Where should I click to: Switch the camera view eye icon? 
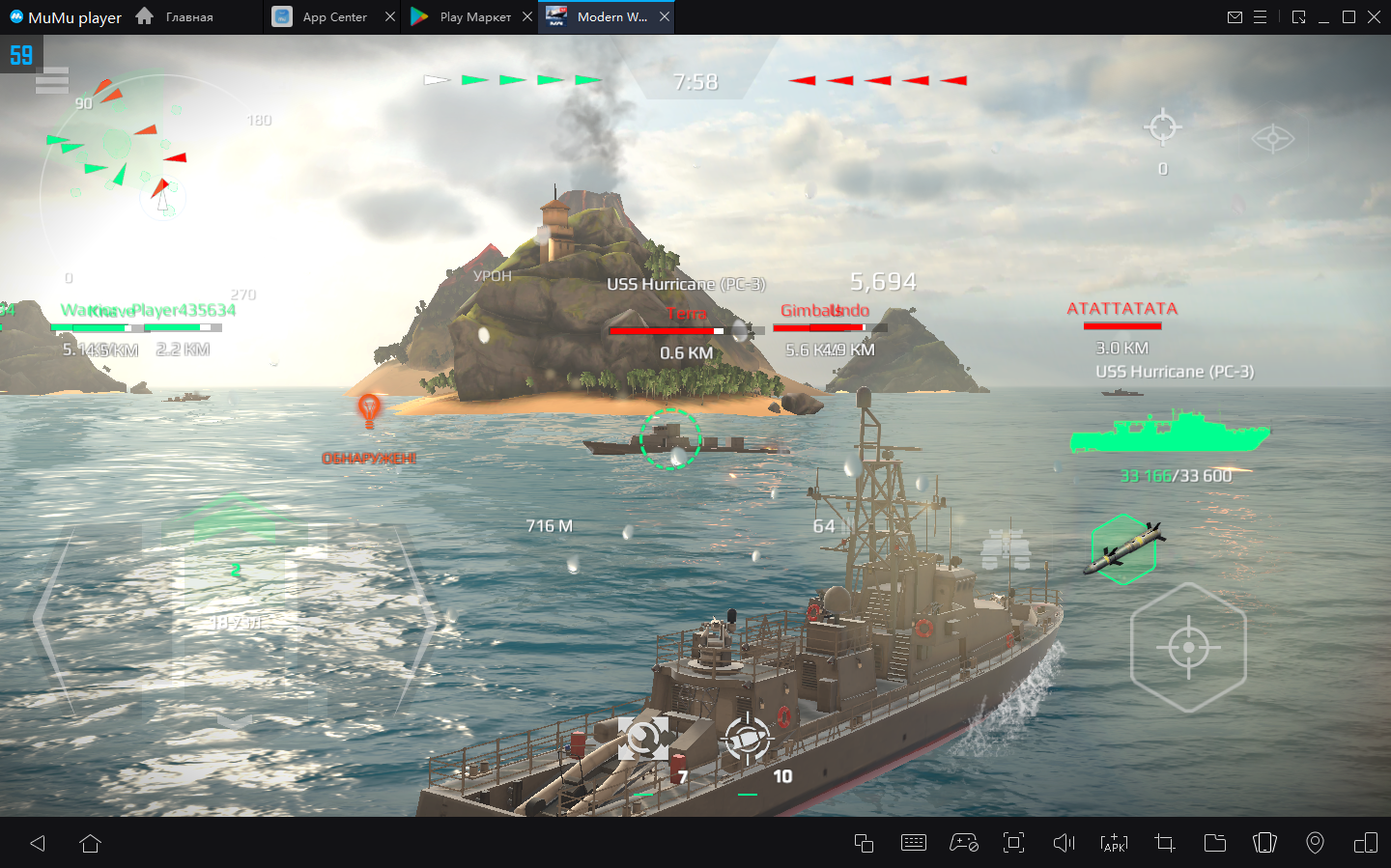(x=1272, y=139)
